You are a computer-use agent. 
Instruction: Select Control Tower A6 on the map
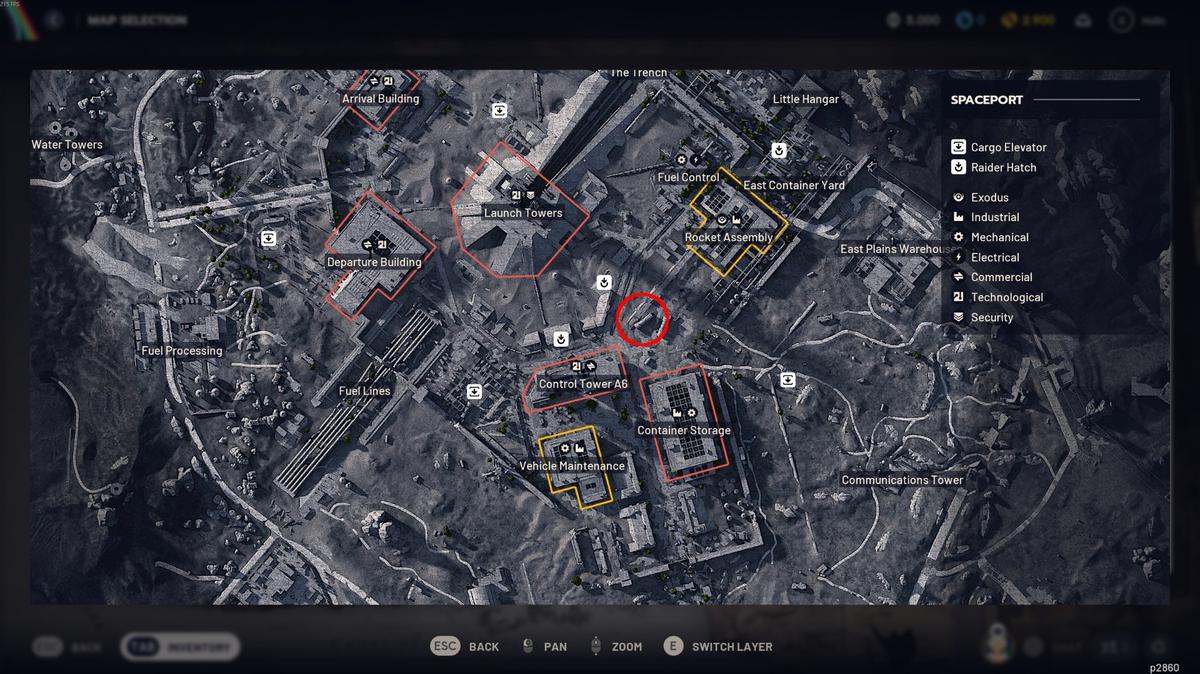583,384
